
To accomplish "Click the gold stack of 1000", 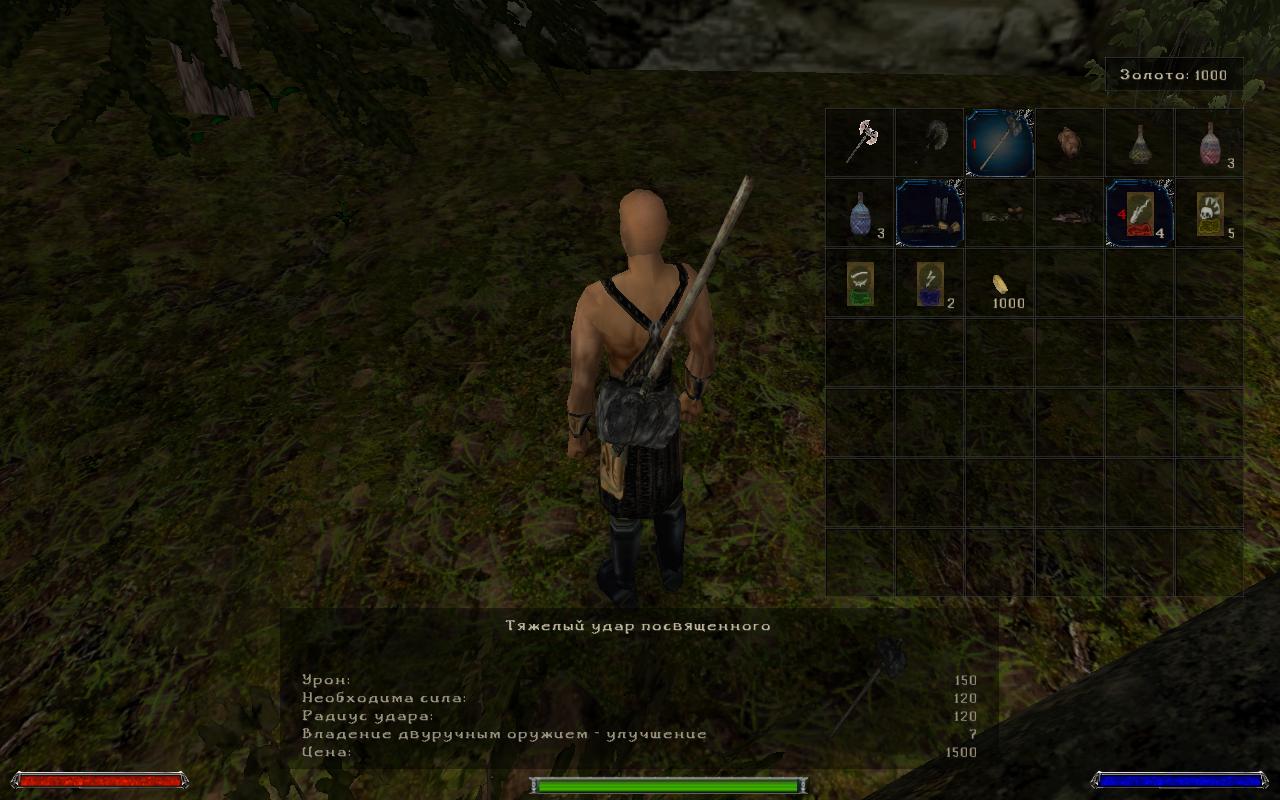I will coord(999,283).
